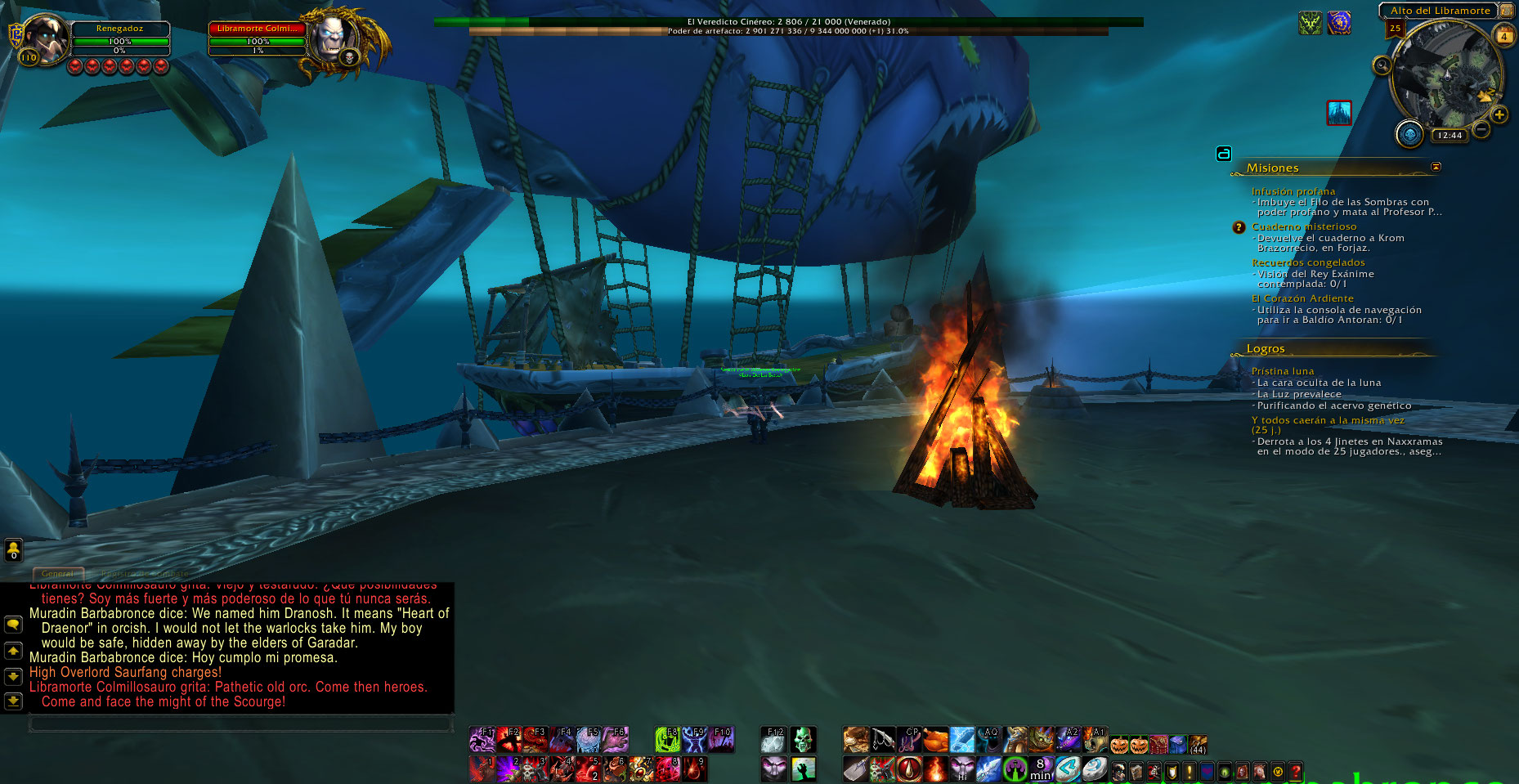
Task: Use the roast turkey item
Action: coord(936,740)
